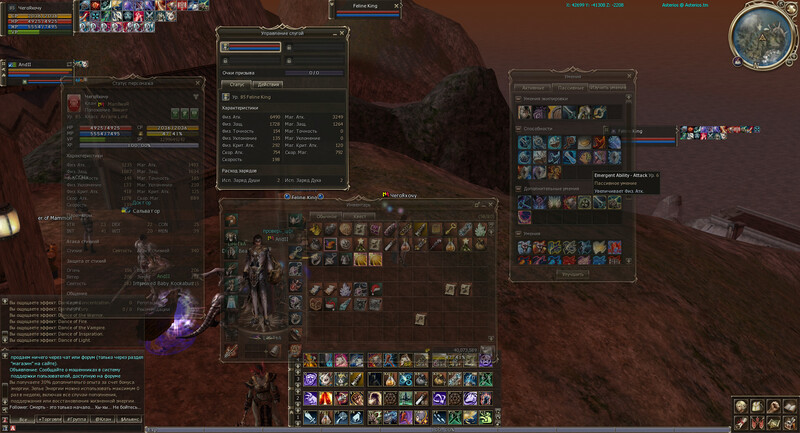Select the Клан chat tab
Screen dimensions: 800x433
coord(102,420)
